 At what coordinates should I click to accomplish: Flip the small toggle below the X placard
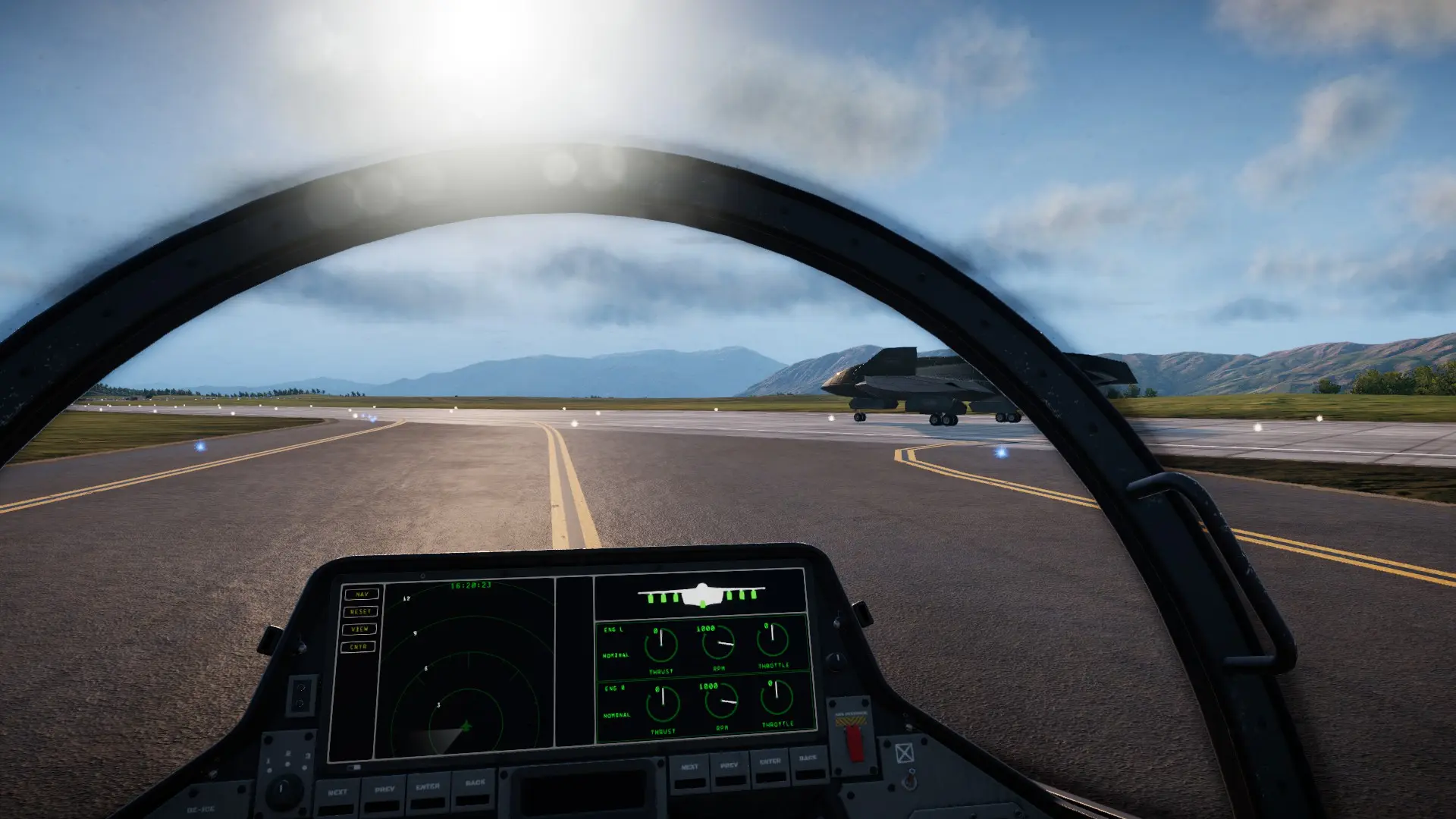tap(910, 778)
